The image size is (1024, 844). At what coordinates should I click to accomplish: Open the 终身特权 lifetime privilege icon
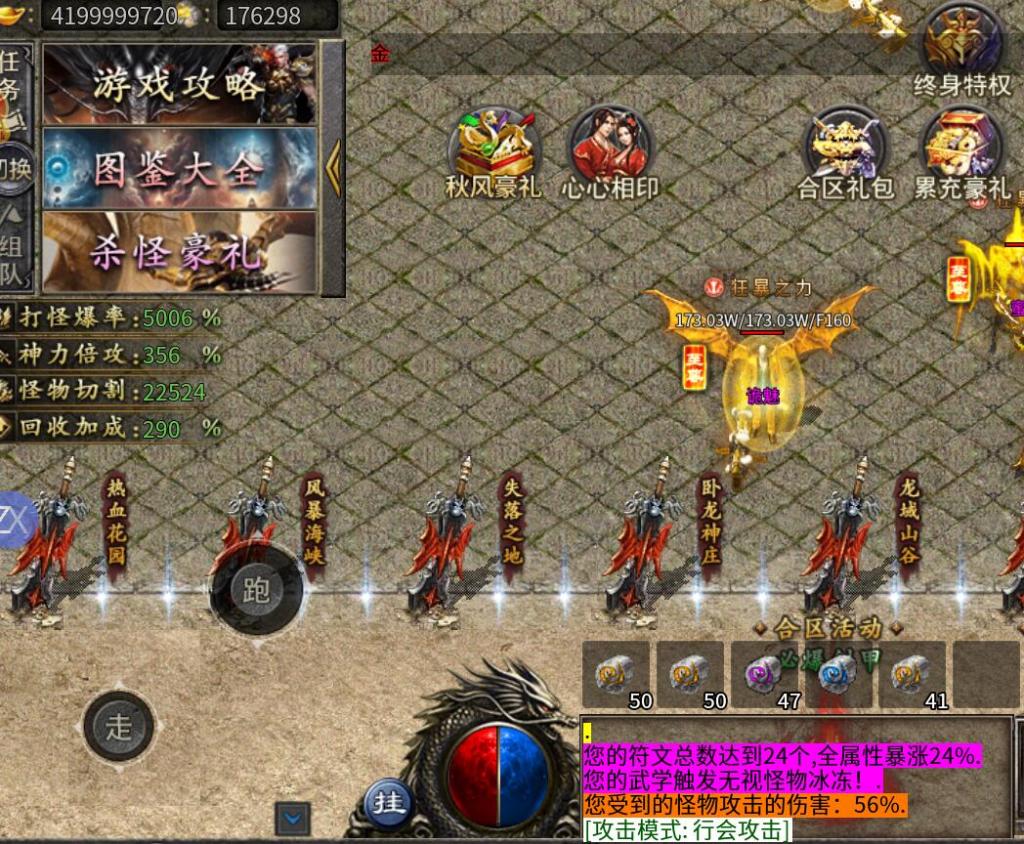point(962,50)
